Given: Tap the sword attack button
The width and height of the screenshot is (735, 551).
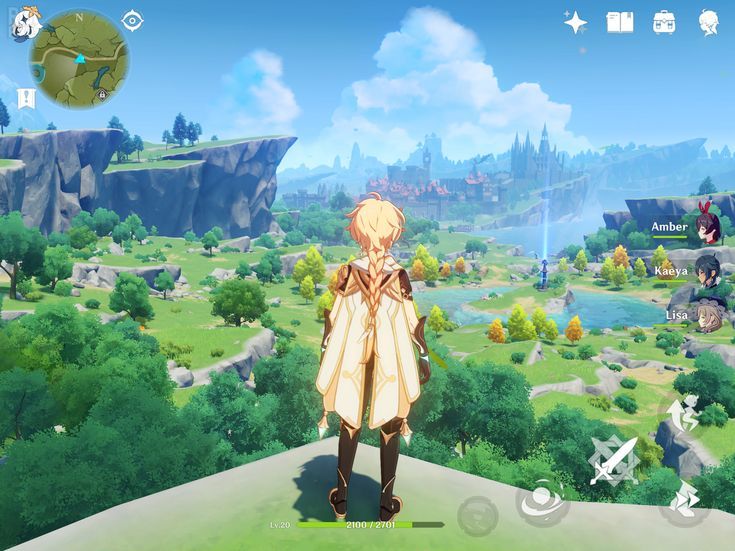Looking at the screenshot, I should (613, 460).
